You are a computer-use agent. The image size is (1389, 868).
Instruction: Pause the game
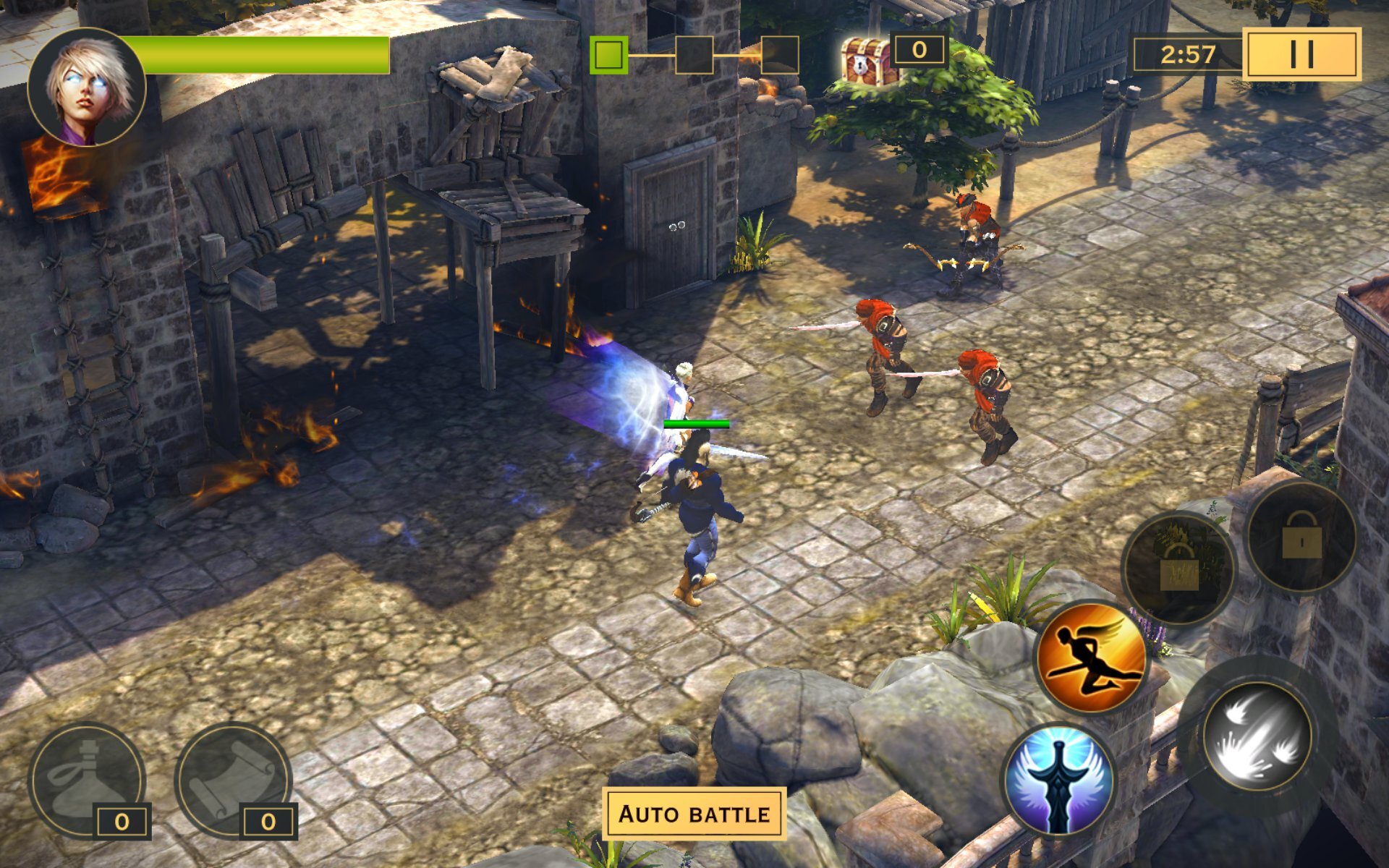[1301, 54]
